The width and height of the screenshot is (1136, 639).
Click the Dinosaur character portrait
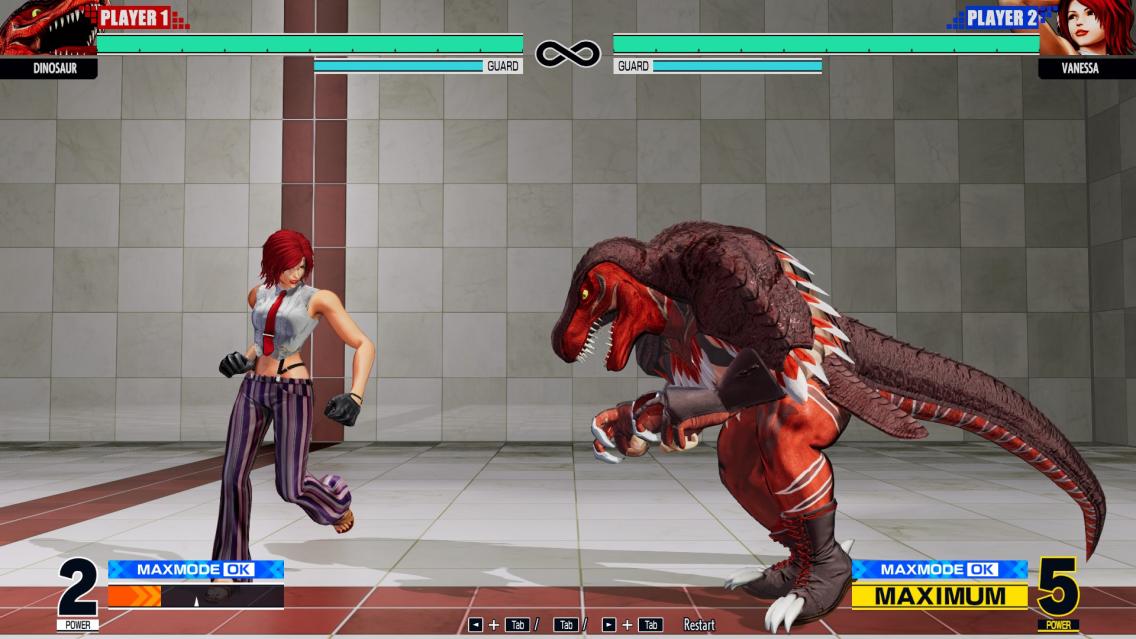45,28
